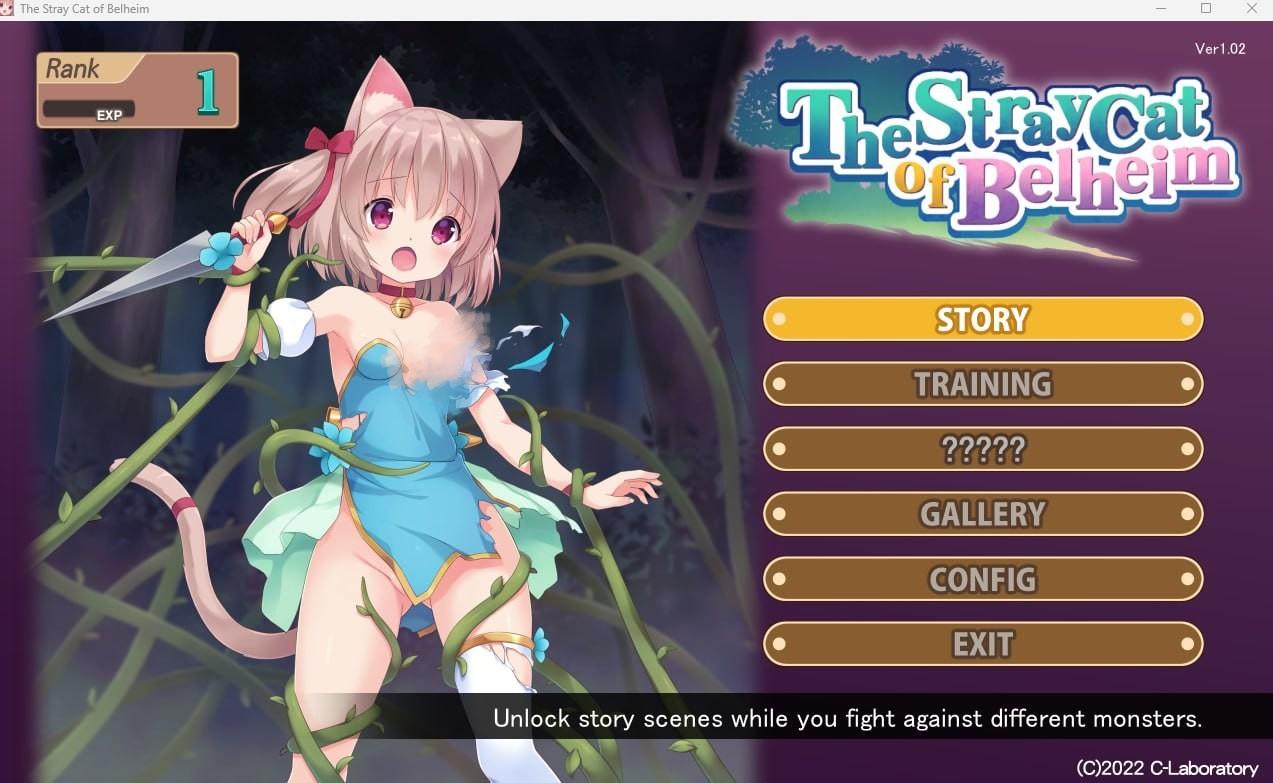Open the TRAINING mode

click(982, 384)
